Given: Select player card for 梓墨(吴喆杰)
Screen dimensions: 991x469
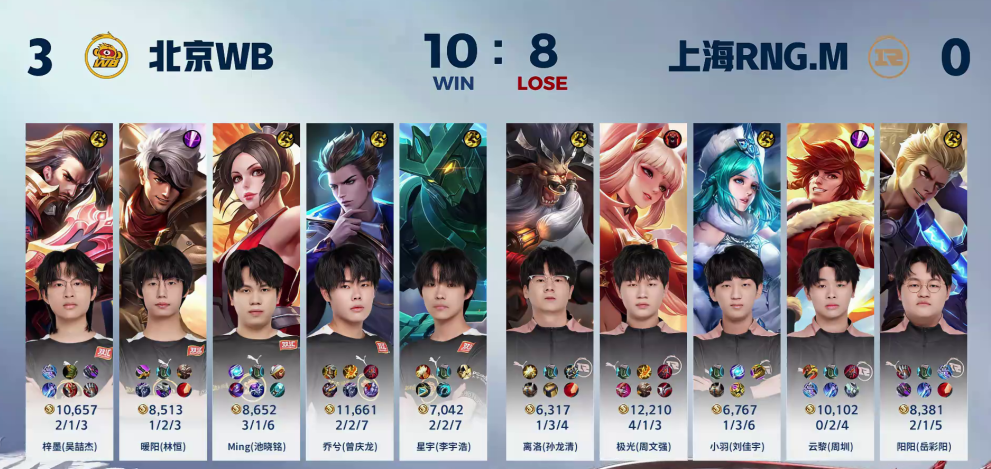Looking at the screenshot, I should (x=69, y=285).
